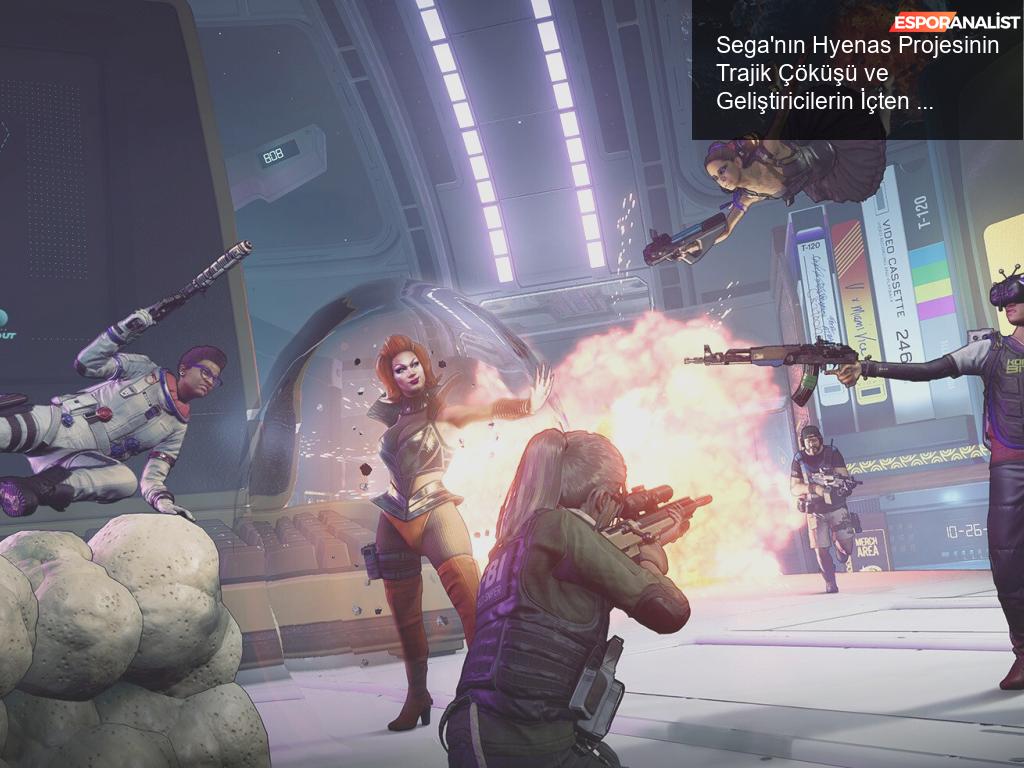Click the Esporanalist logo
The width and height of the screenshot is (1024, 768).
(955, 22)
